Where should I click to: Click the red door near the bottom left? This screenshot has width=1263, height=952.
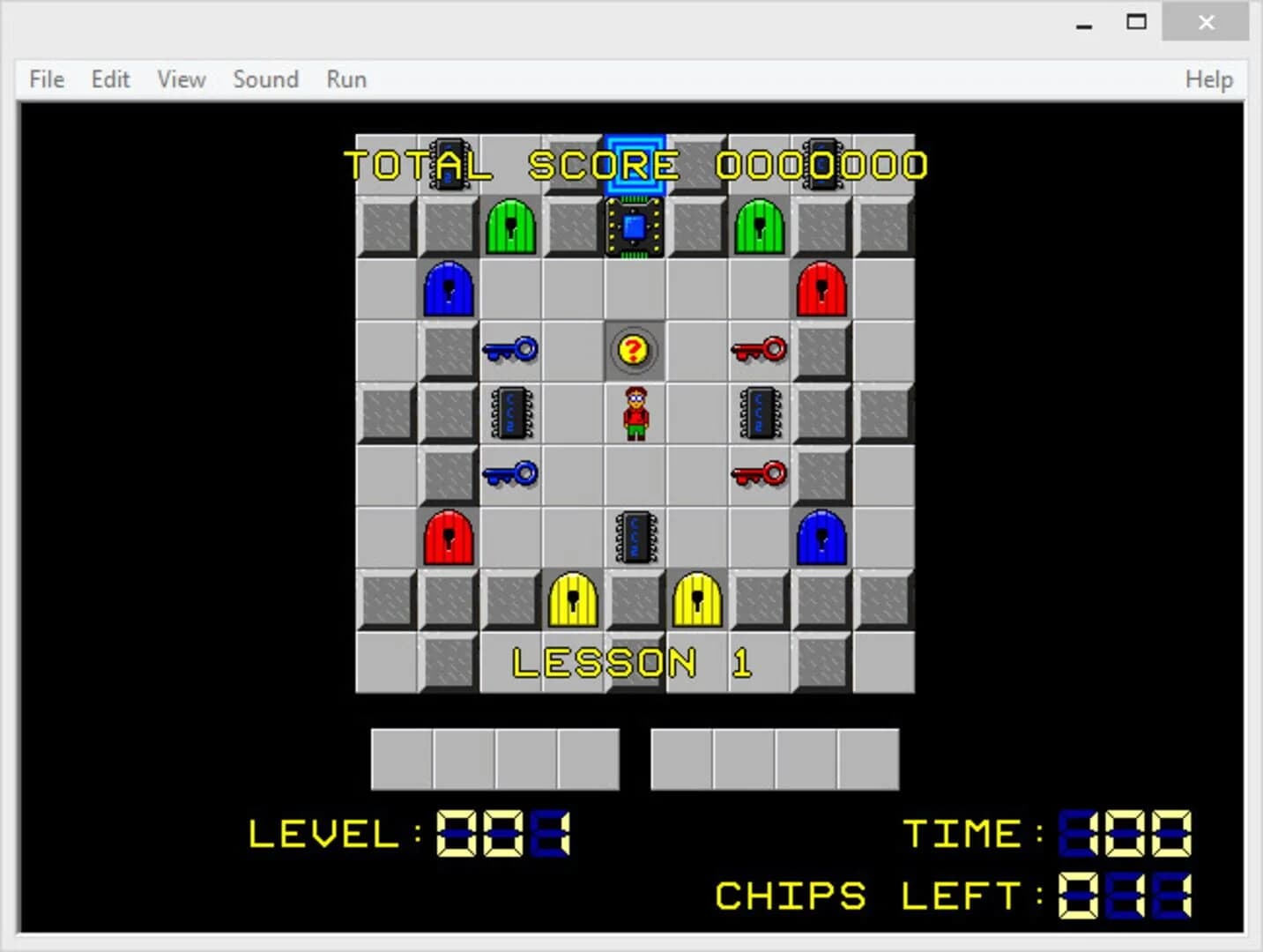tap(449, 538)
